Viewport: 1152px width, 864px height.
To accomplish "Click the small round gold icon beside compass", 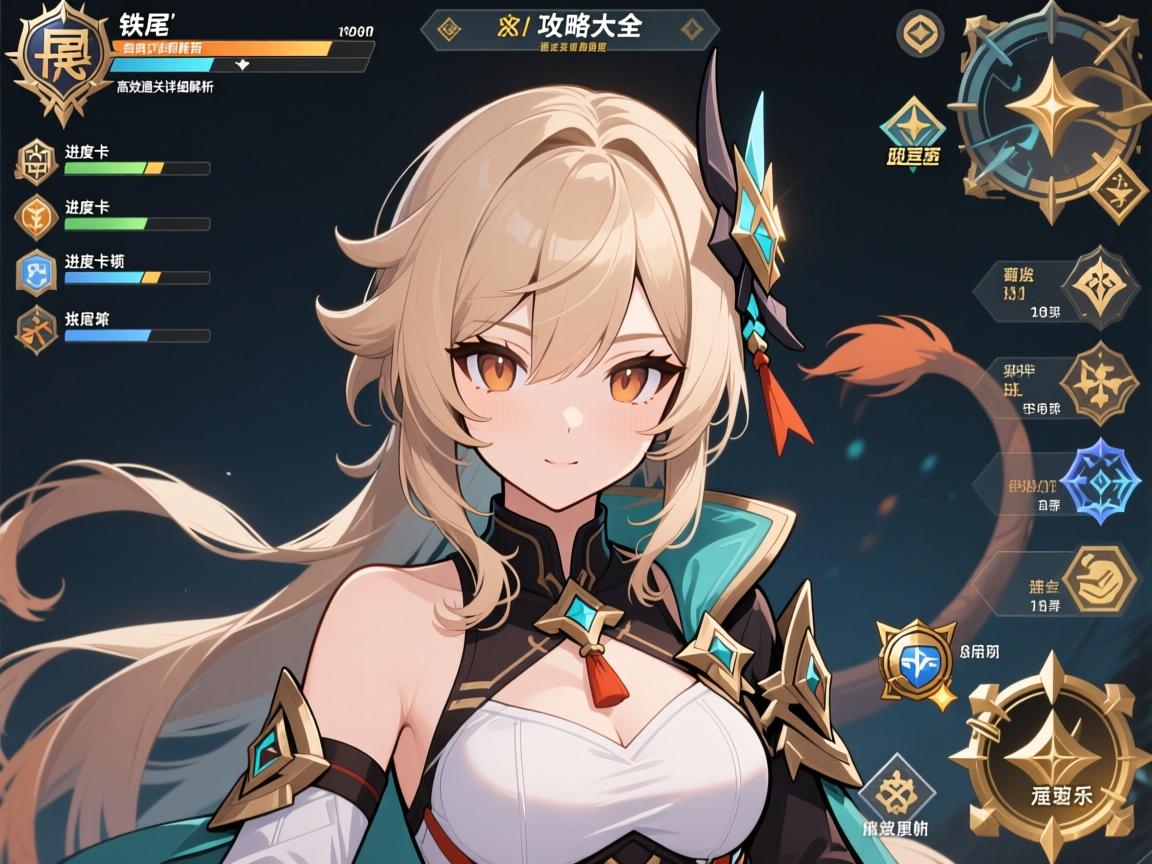I will click(920, 33).
